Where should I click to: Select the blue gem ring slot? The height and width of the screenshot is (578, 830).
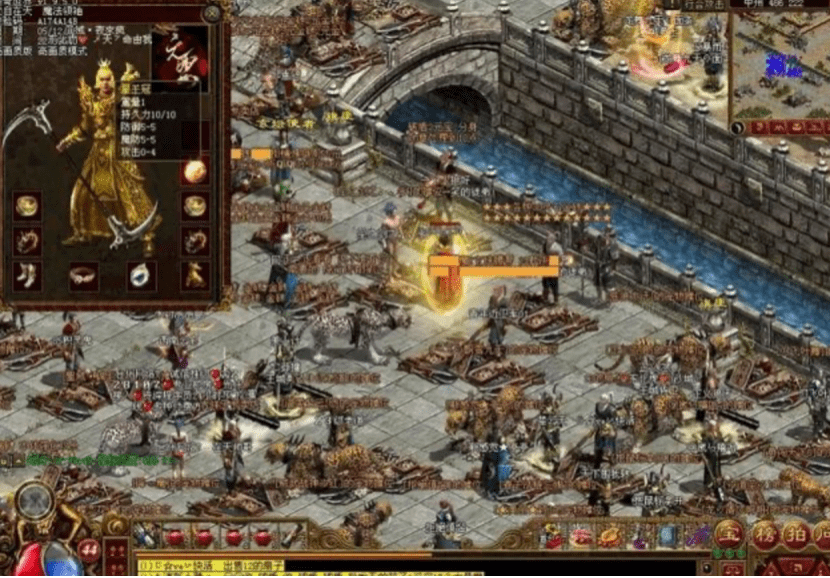tap(141, 276)
